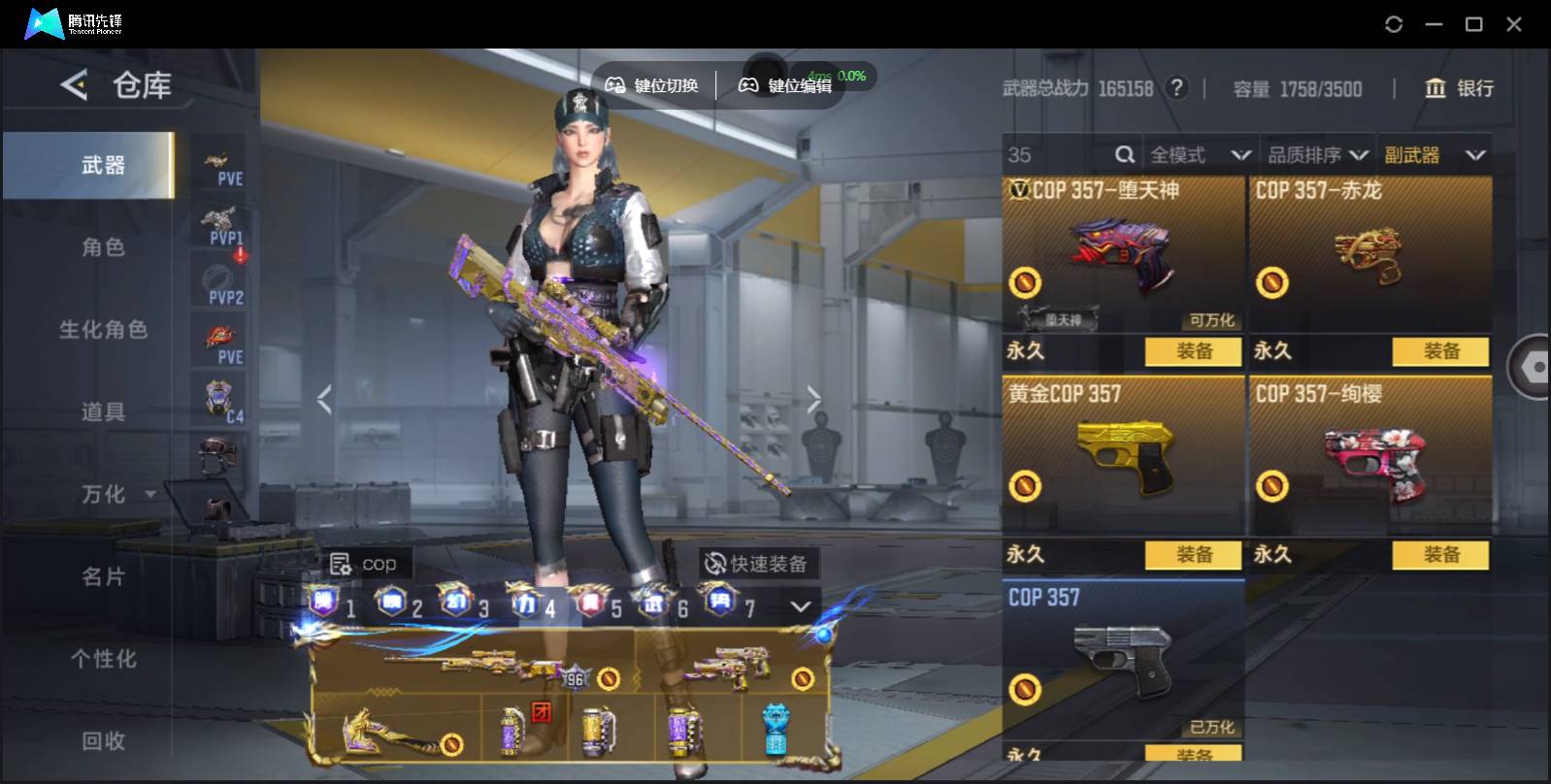1551x784 pixels.
Task: Select the 生化角色 category
Action: pos(102,330)
